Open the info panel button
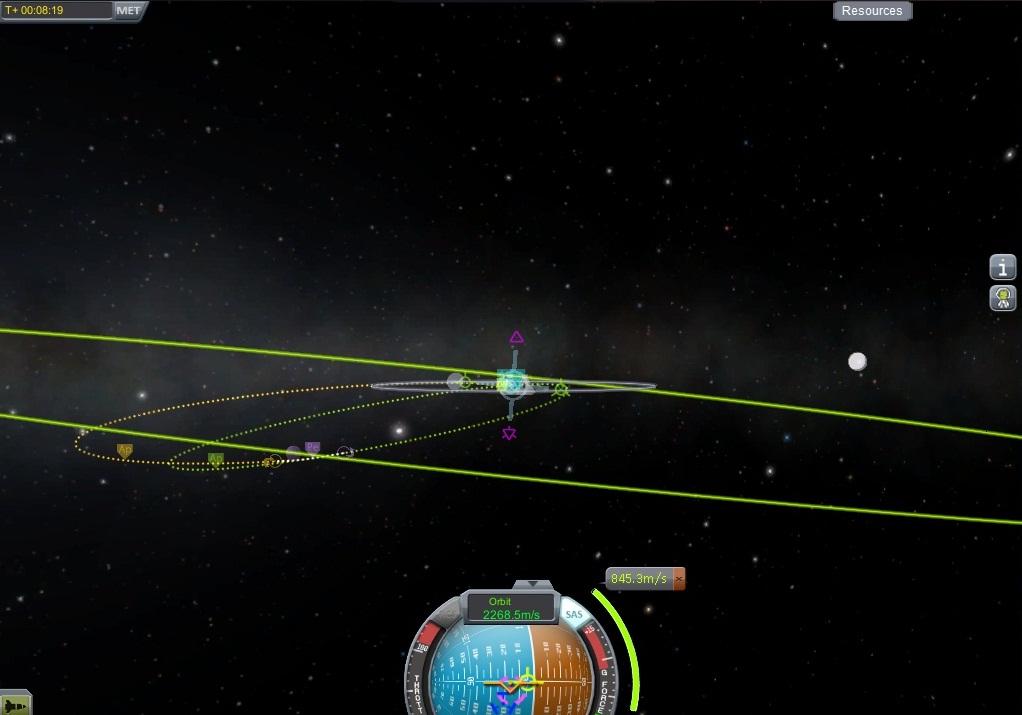Viewport: 1022px width, 715px height. point(1003,268)
